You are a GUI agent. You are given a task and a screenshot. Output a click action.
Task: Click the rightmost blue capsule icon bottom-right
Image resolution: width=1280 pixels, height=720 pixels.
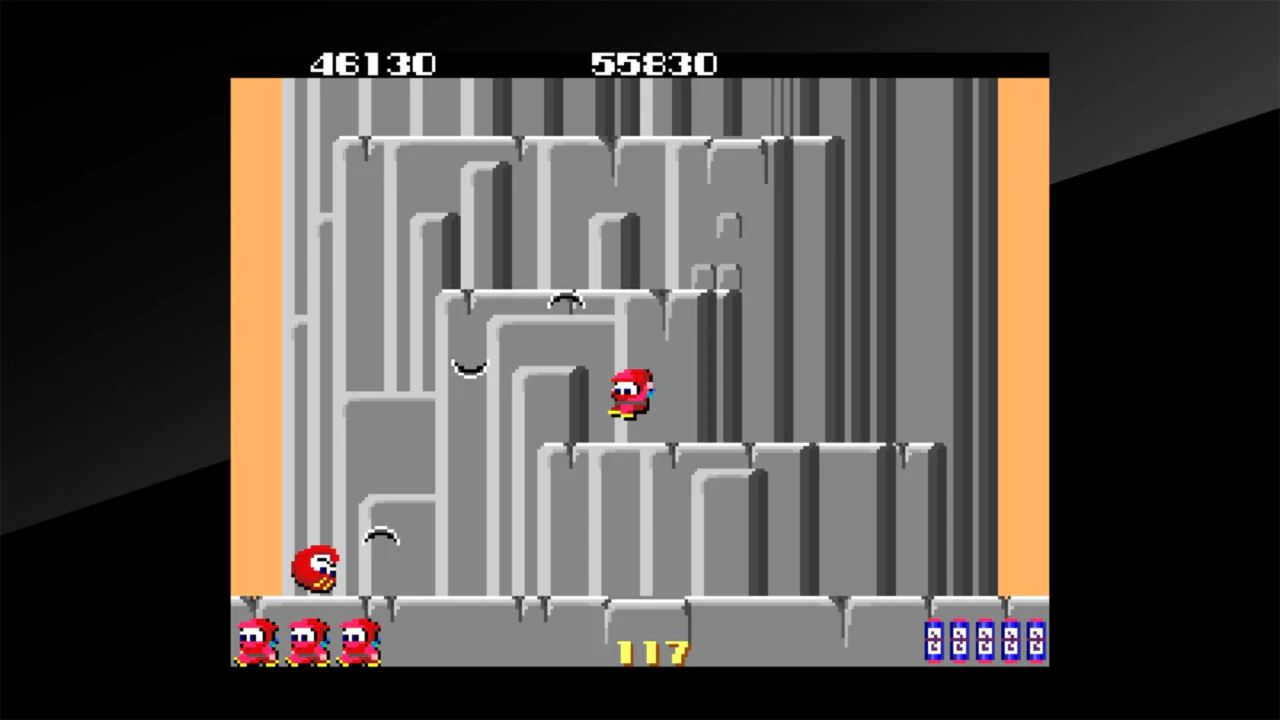1038,642
